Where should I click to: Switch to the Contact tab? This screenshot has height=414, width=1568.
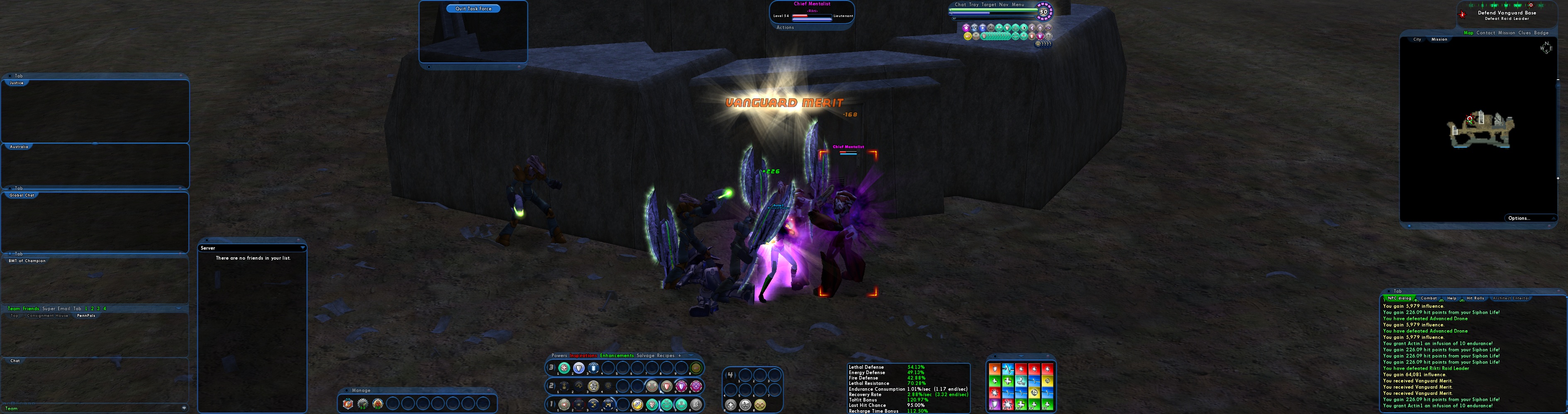[1485, 33]
